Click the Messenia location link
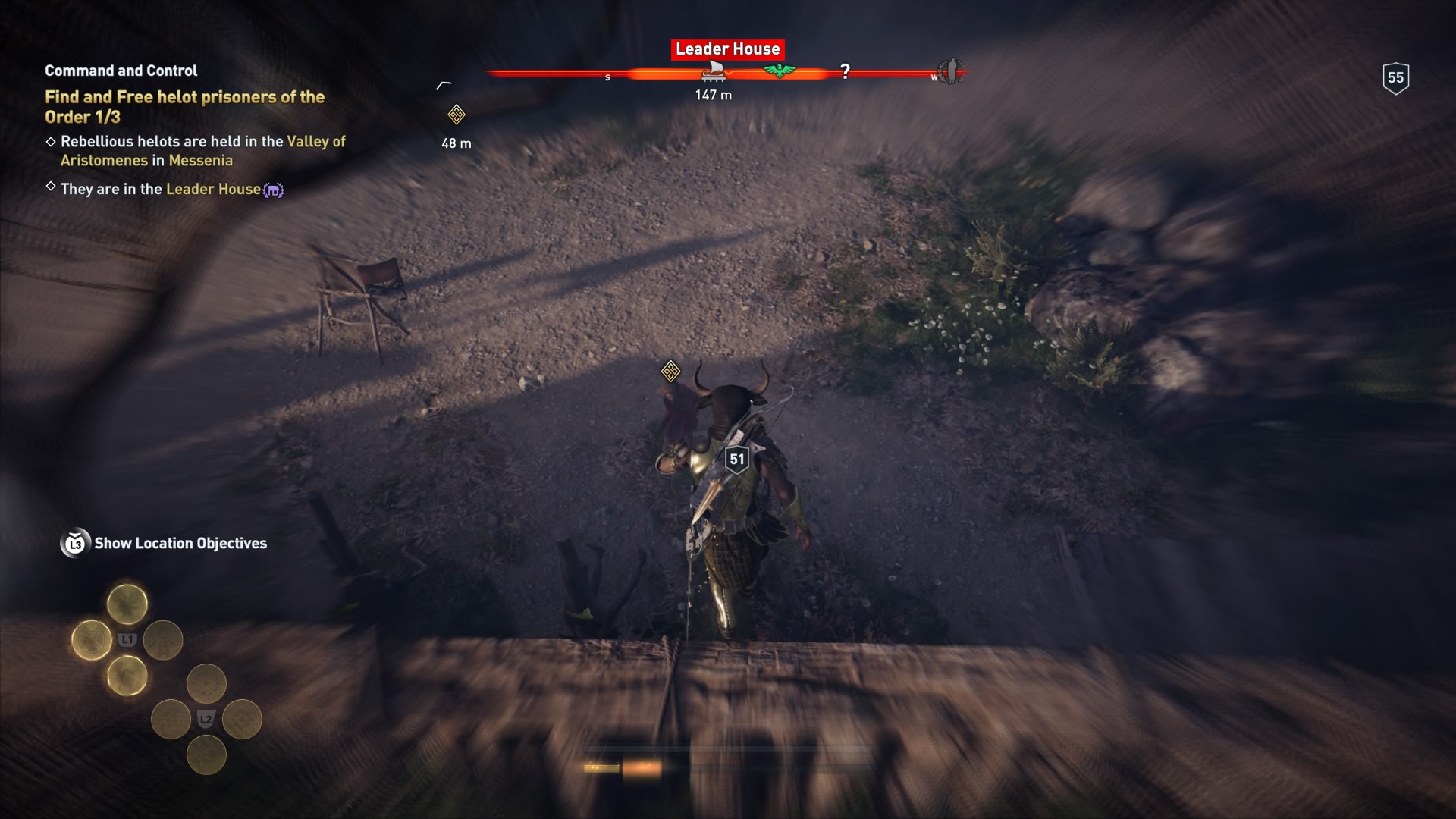This screenshot has width=1456, height=819. point(202,160)
